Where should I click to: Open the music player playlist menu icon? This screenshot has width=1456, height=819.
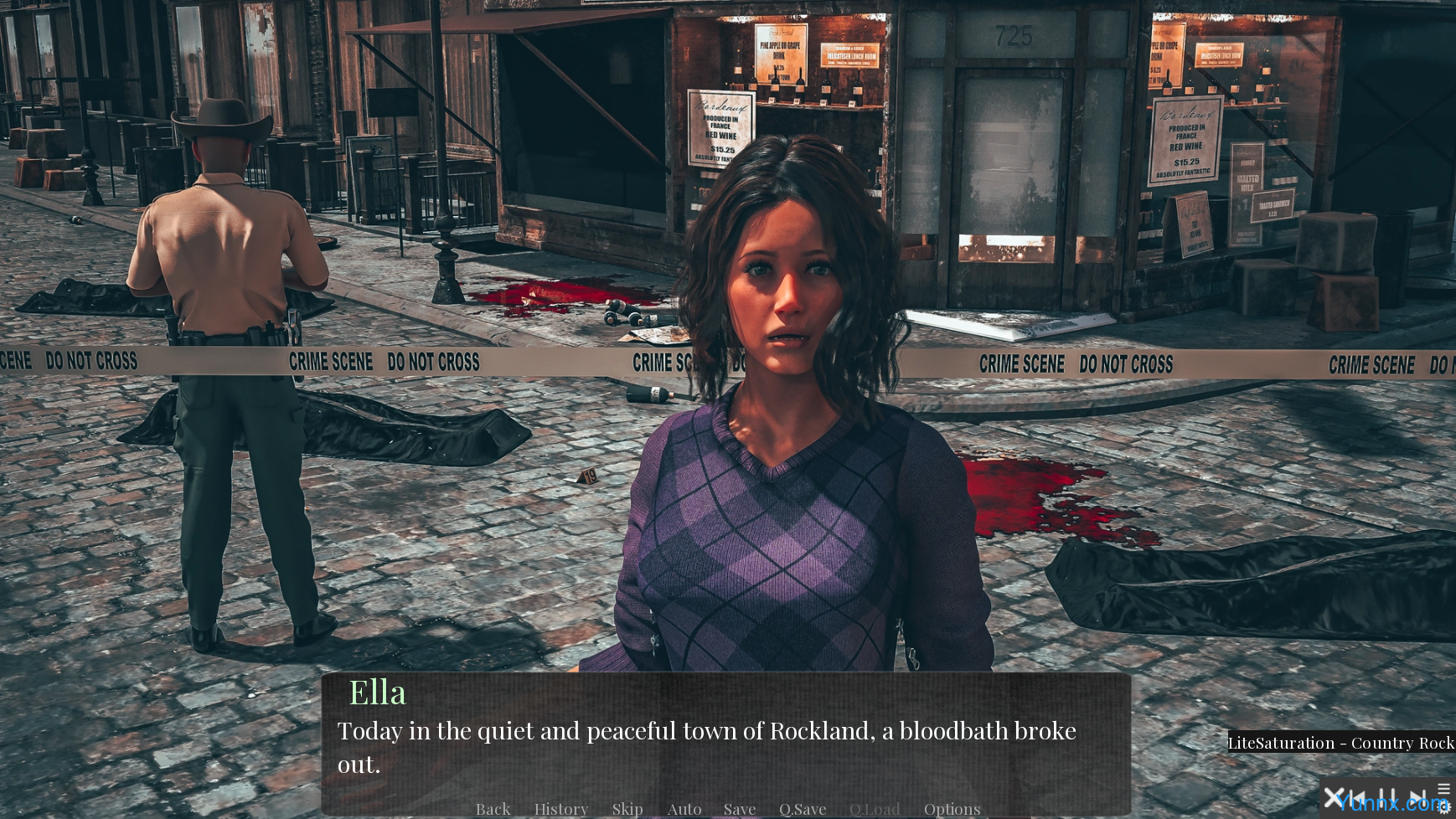1443,788
